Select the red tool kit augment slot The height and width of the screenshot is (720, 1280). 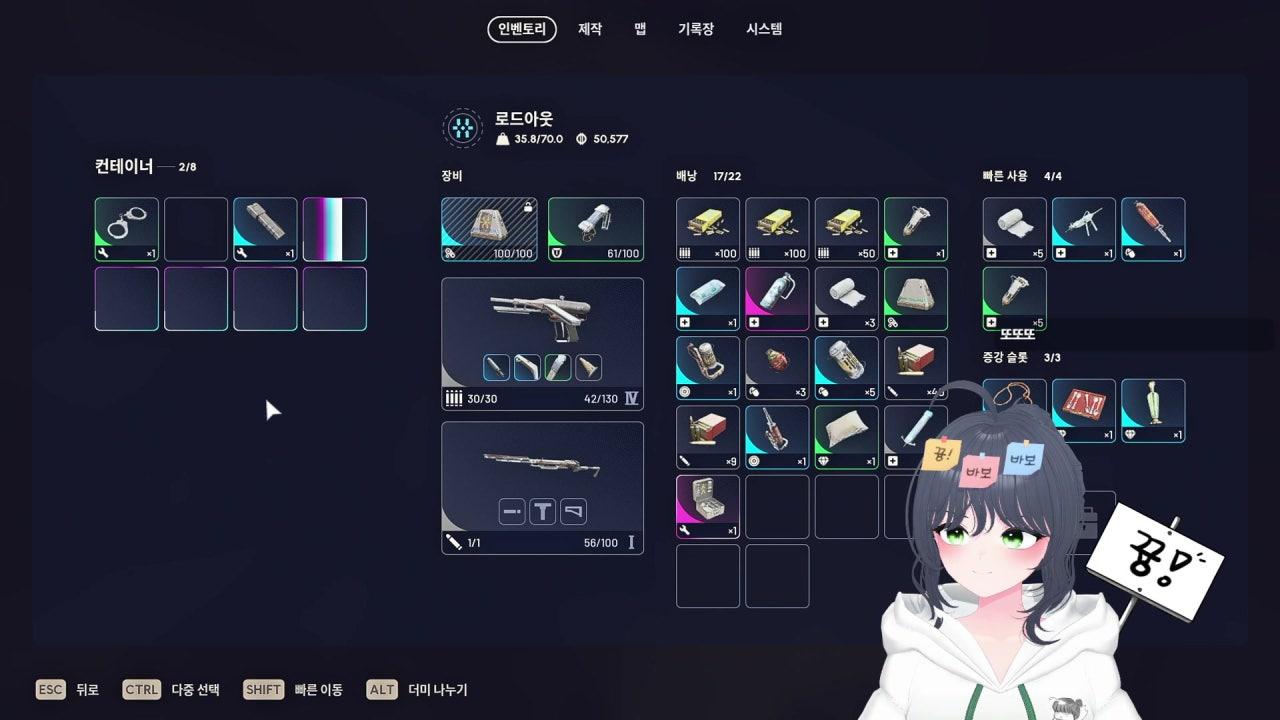click(1083, 408)
